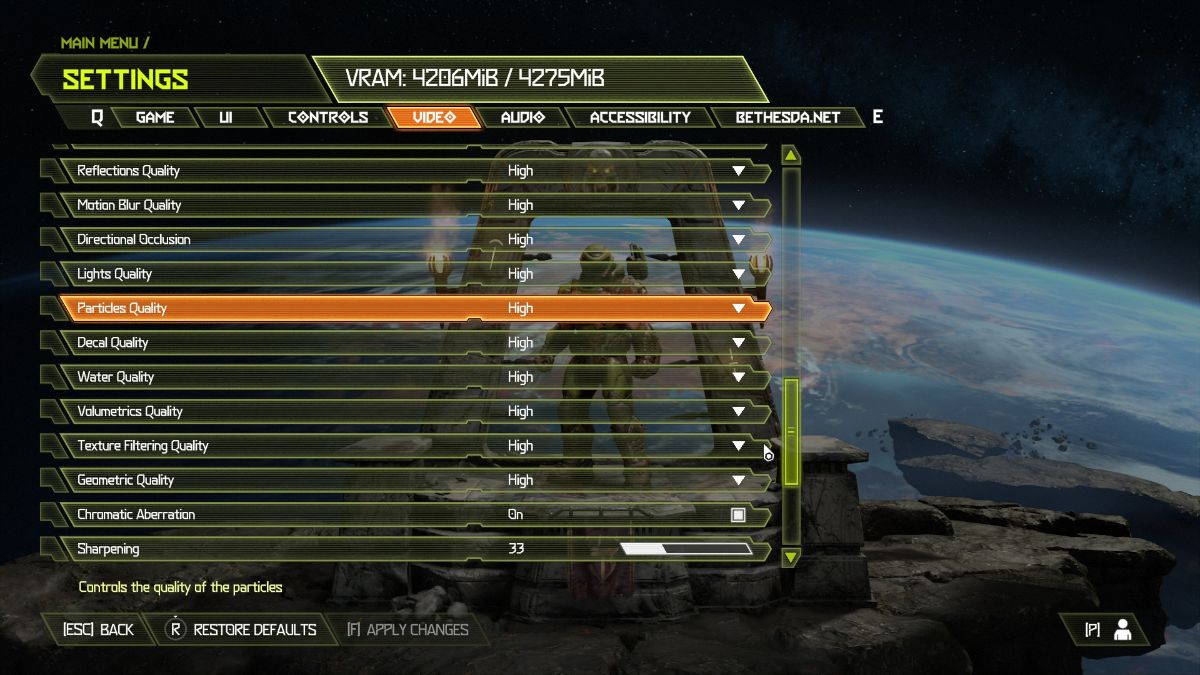
Task: Switch to the Game settings tab
Action: 155,117
